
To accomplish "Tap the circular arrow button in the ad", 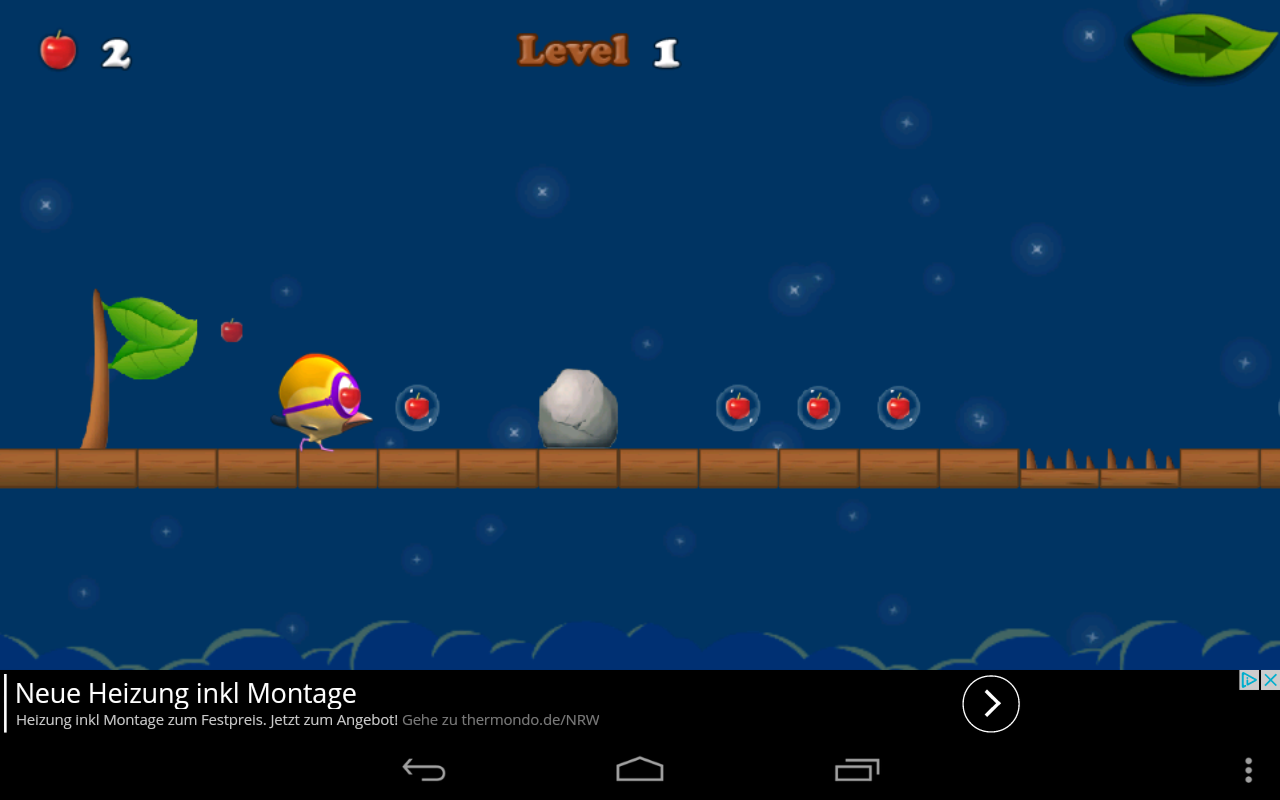I will (x=991, y=704).
